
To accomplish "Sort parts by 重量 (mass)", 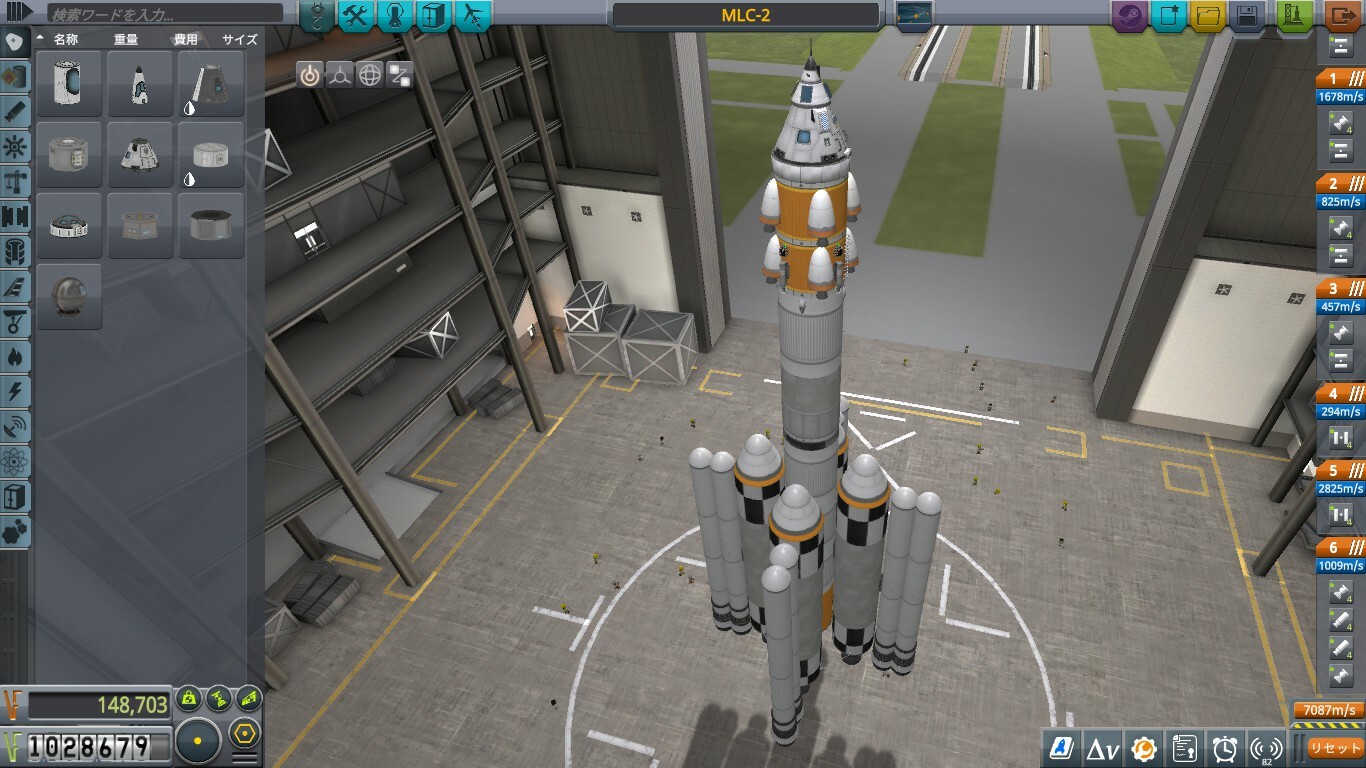I will 126,40.
